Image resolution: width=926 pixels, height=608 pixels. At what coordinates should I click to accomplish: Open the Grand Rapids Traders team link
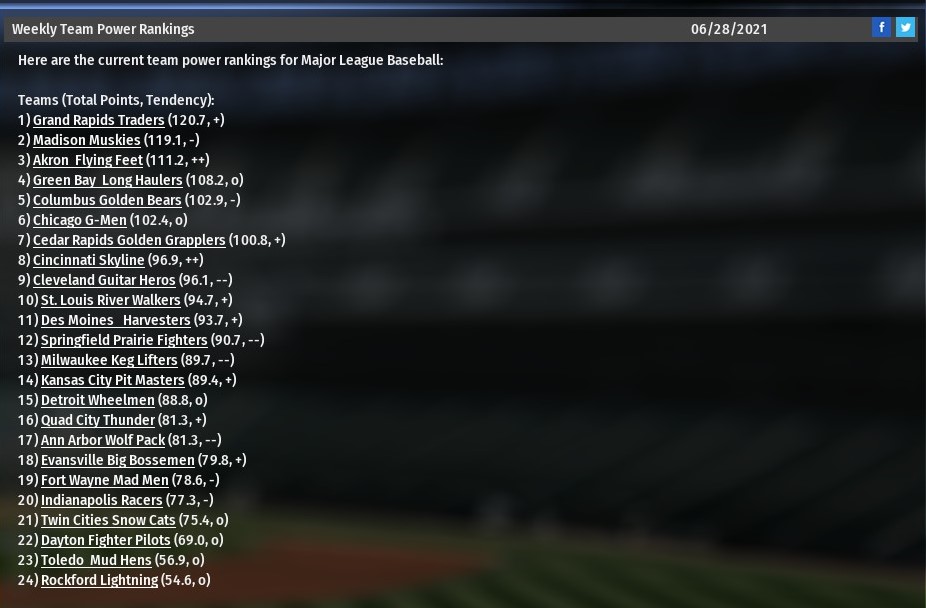(x=98, y=120)
